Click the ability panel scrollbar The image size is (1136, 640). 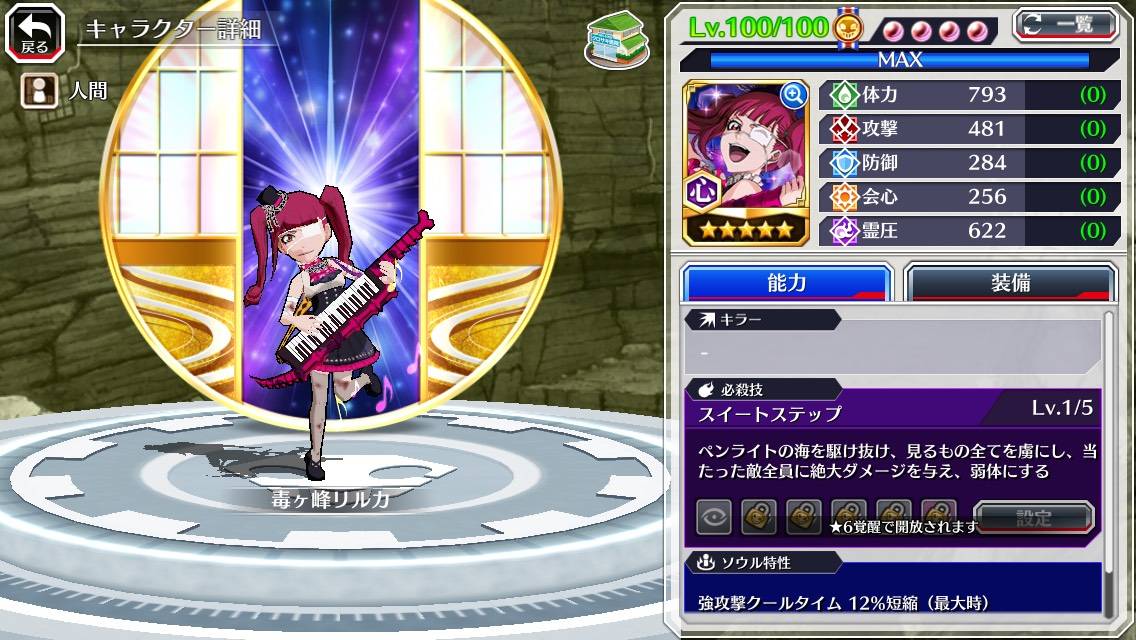[x=1110, y=460]
